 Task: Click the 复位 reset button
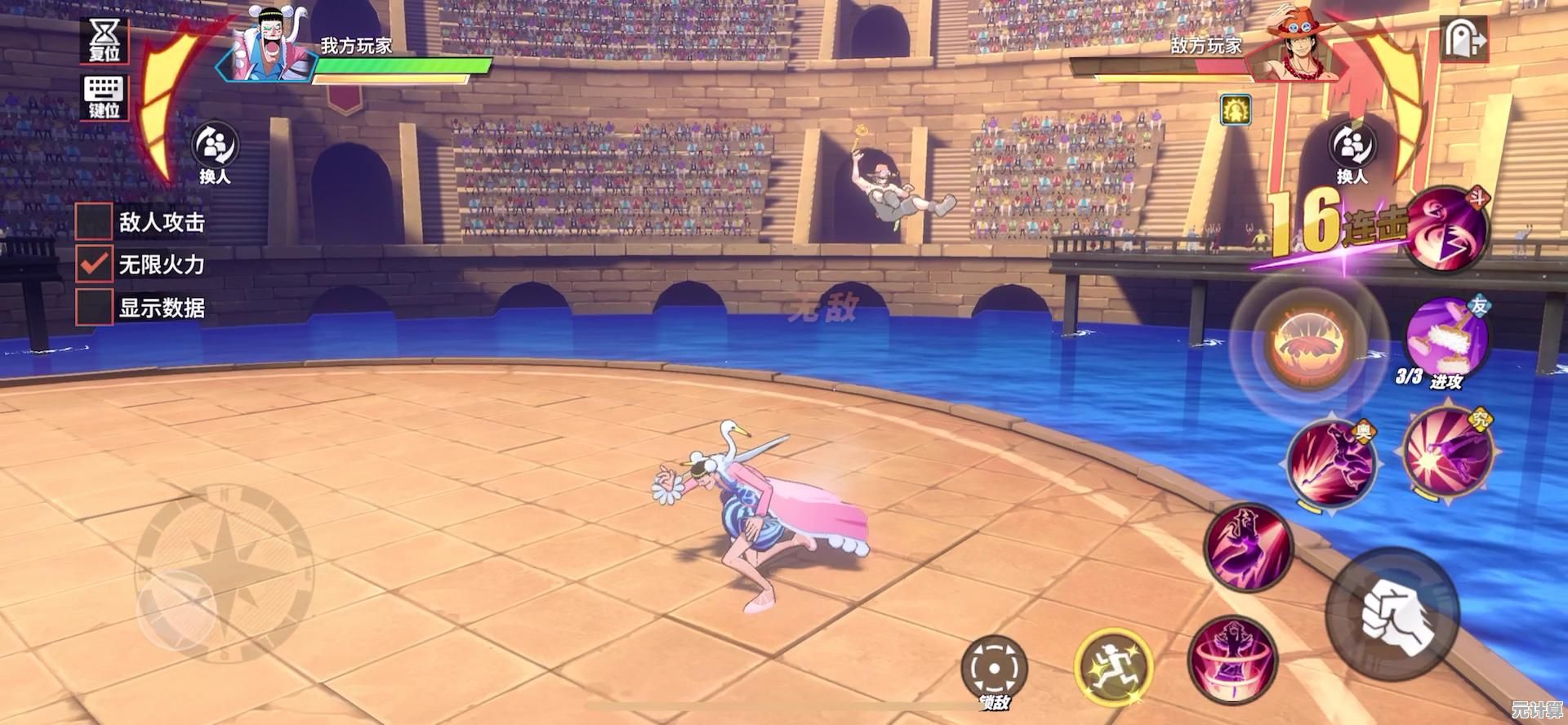(x=105, y=39)
